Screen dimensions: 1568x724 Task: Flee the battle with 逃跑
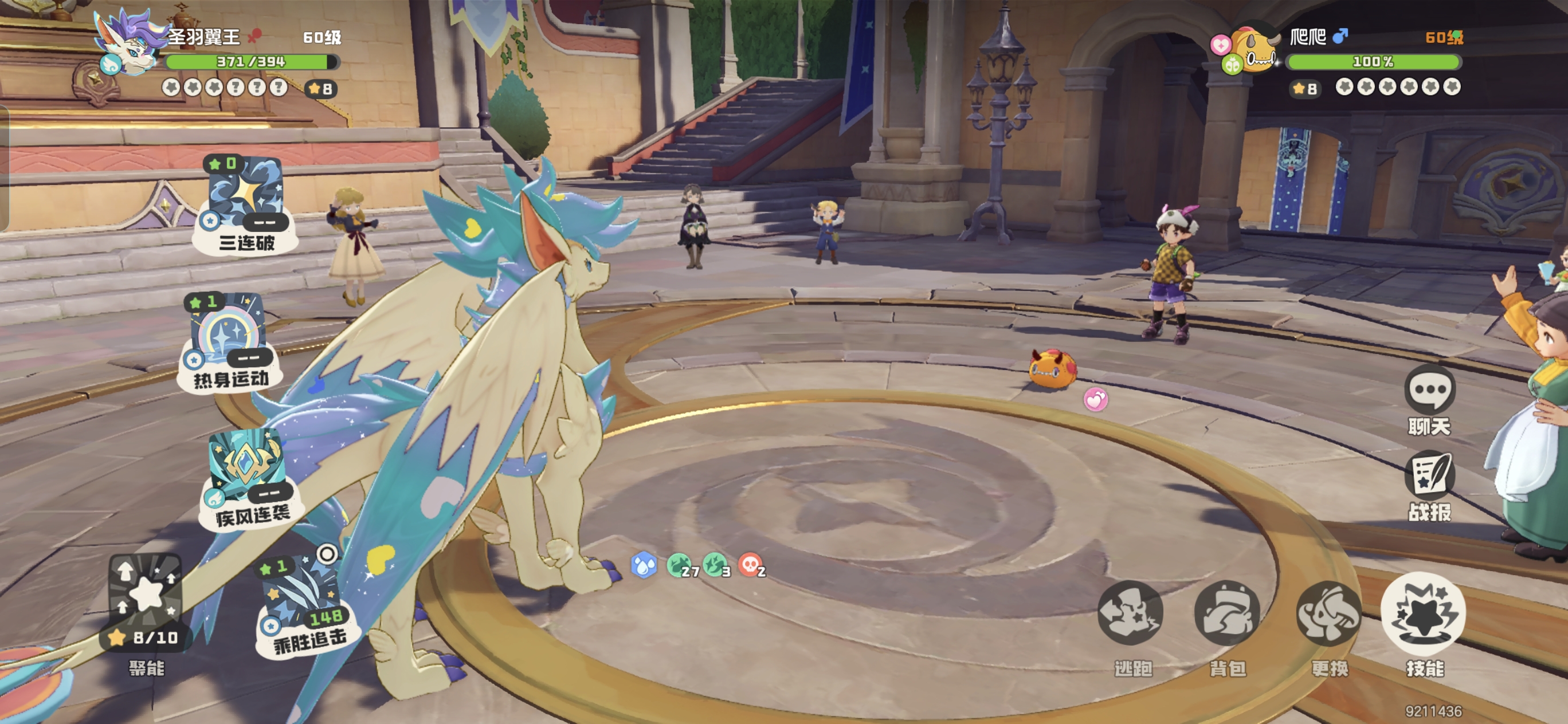pyautogui.click(x=1130, y=613)
